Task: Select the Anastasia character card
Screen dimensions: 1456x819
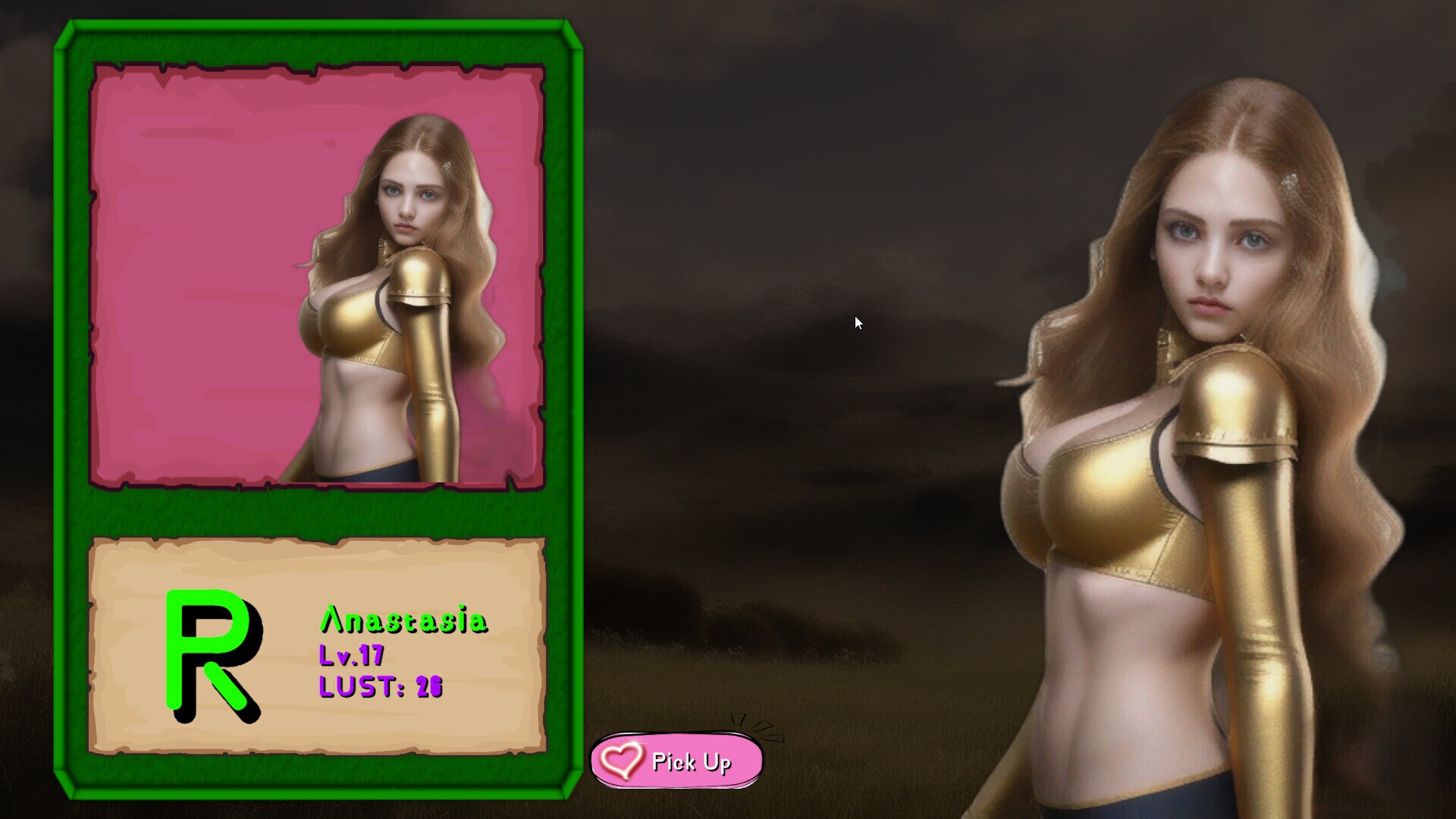Action: point(318,409)
